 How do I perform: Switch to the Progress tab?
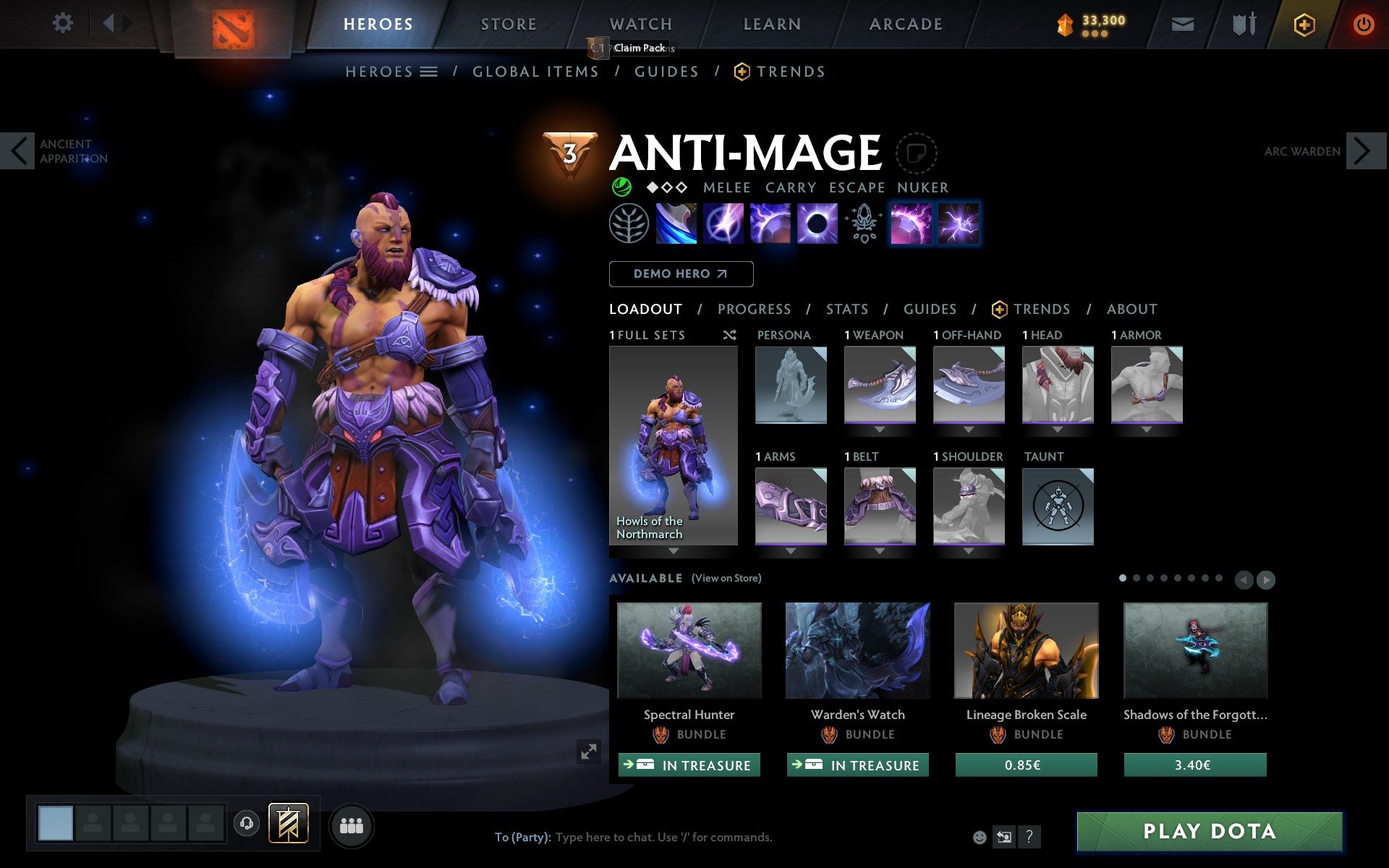pos(753,309)
